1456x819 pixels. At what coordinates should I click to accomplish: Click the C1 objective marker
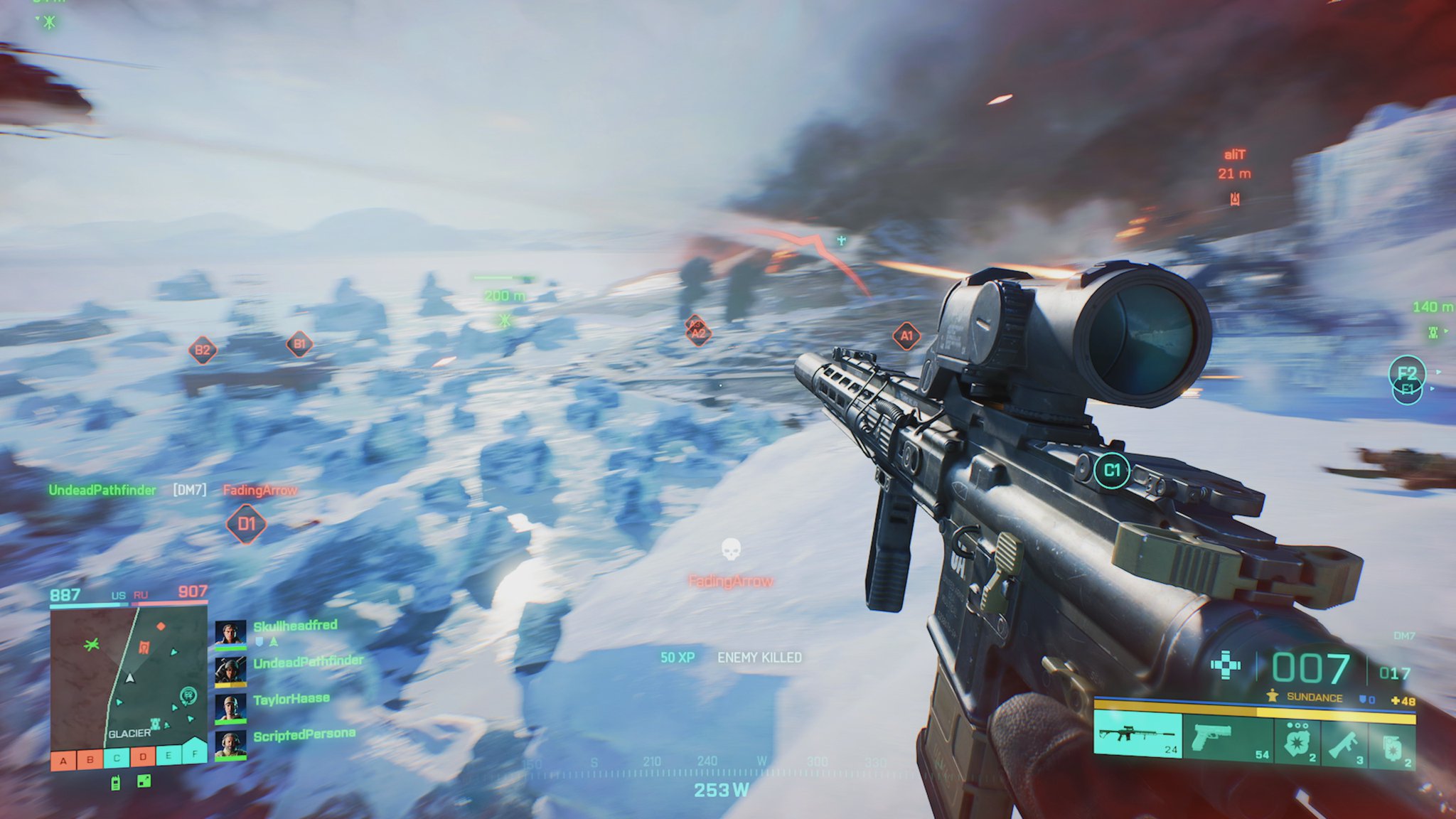pos(1112,471)
